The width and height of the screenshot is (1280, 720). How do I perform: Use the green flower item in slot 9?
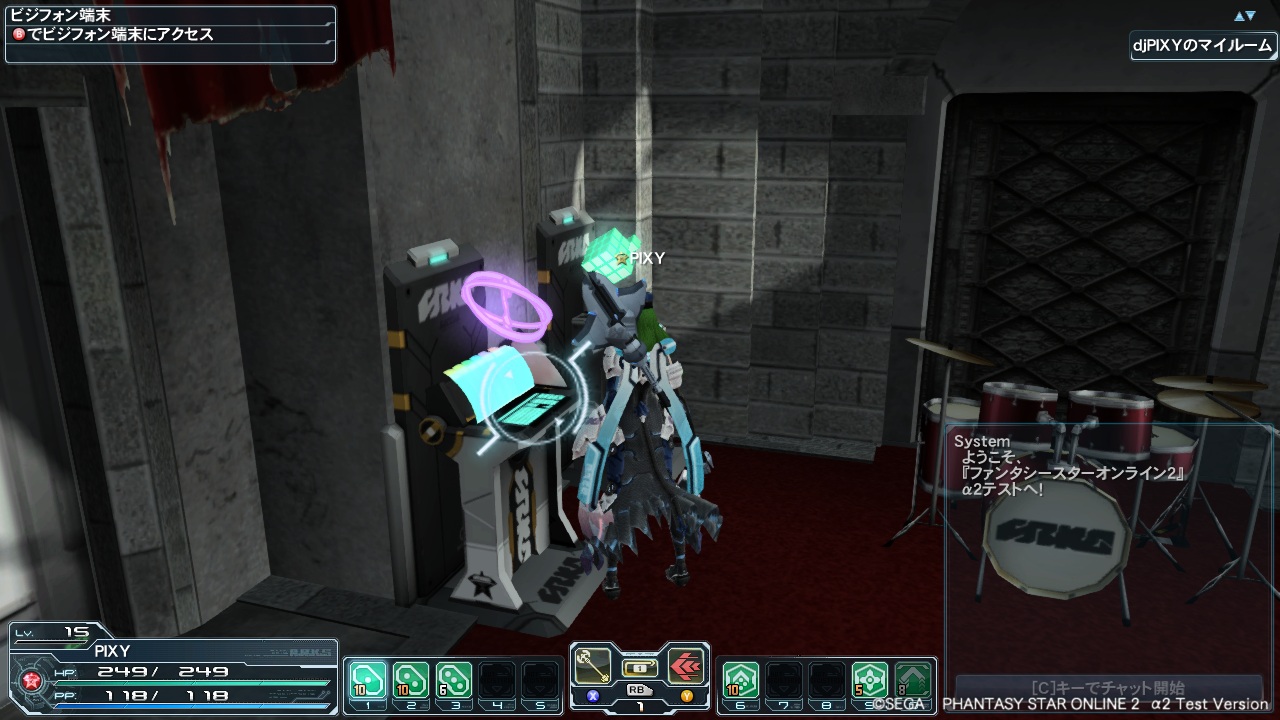tap(870, 680)
